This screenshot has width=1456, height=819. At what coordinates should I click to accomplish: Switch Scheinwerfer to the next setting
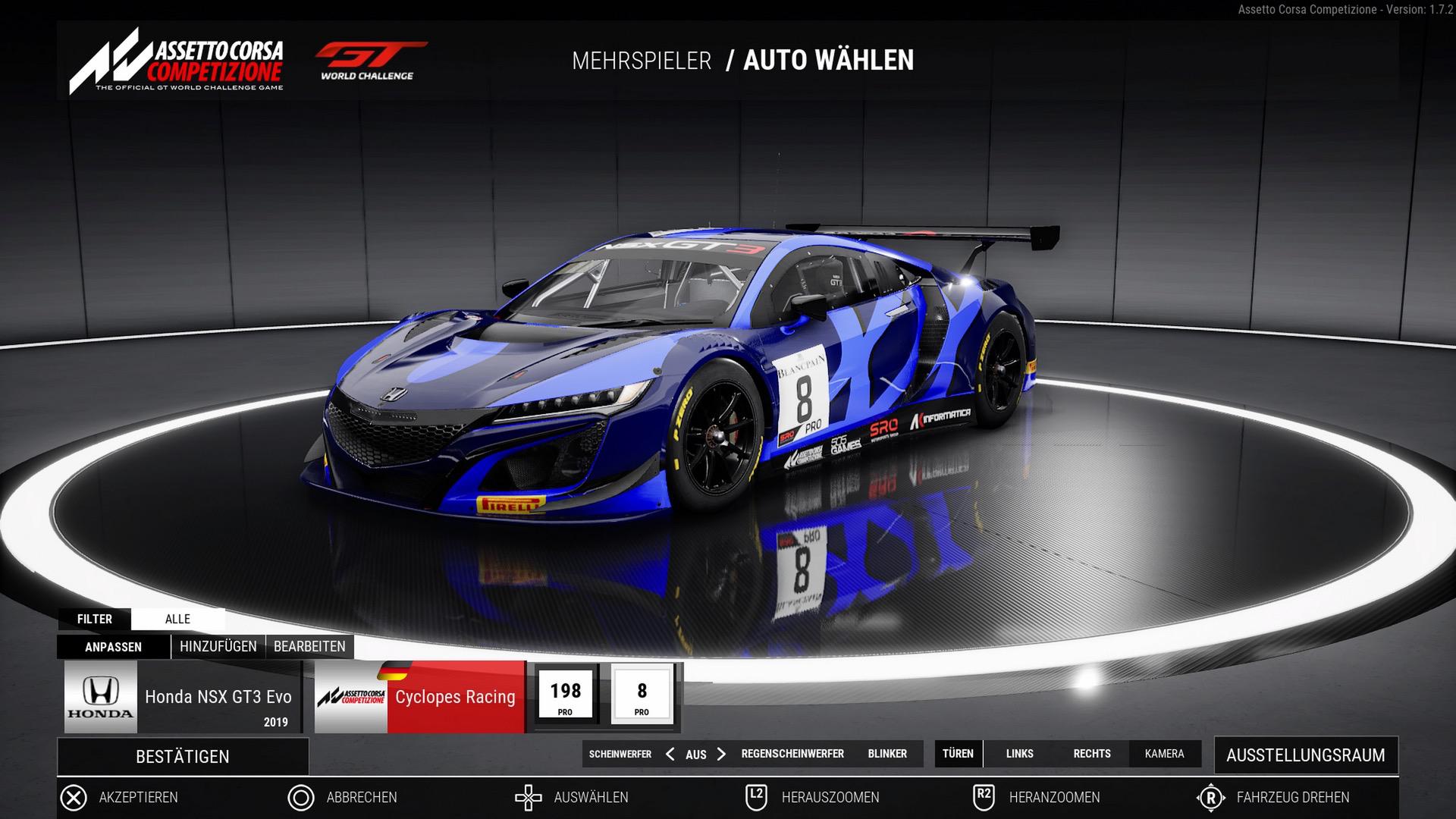[721, 754]
